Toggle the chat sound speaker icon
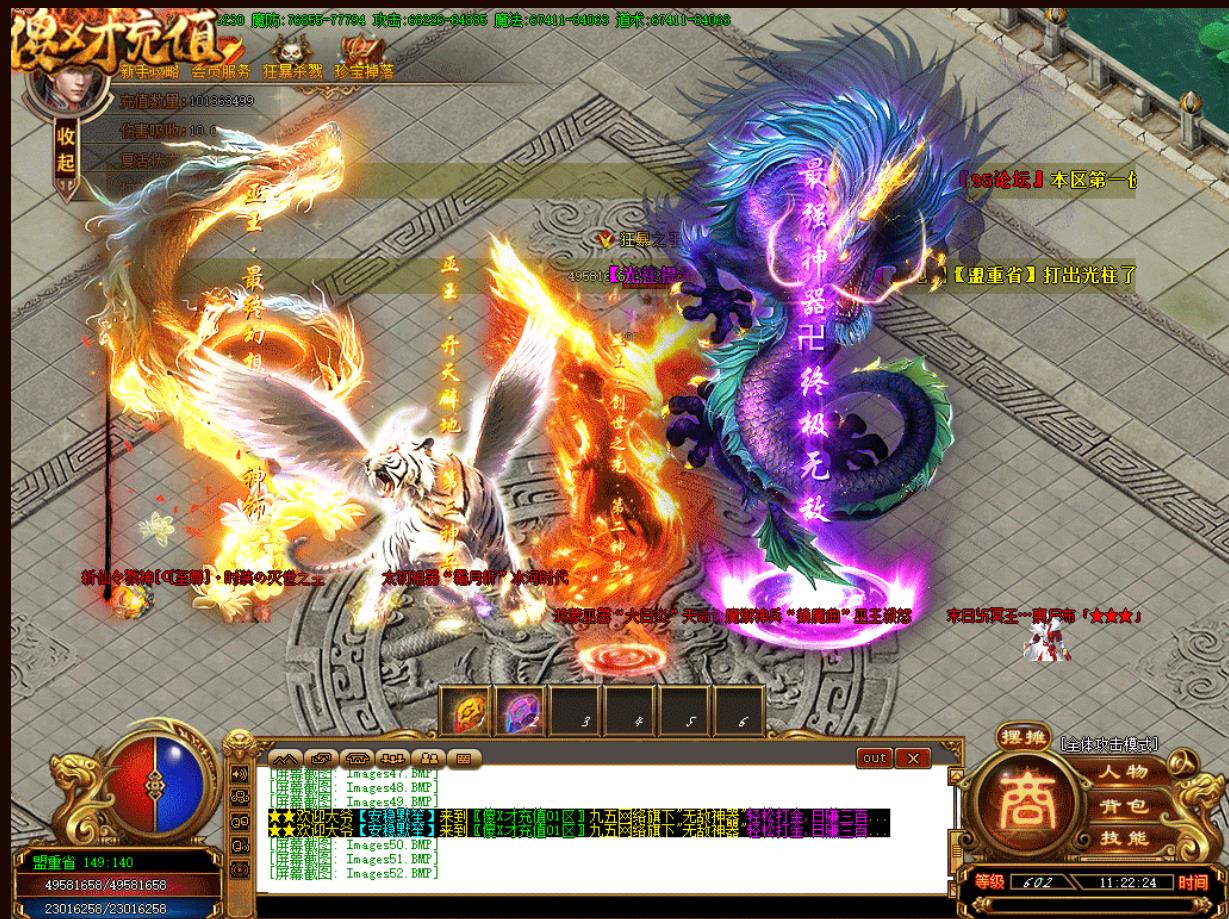Viewport: 1229px width, 919px height. click(x=240, y=774)
